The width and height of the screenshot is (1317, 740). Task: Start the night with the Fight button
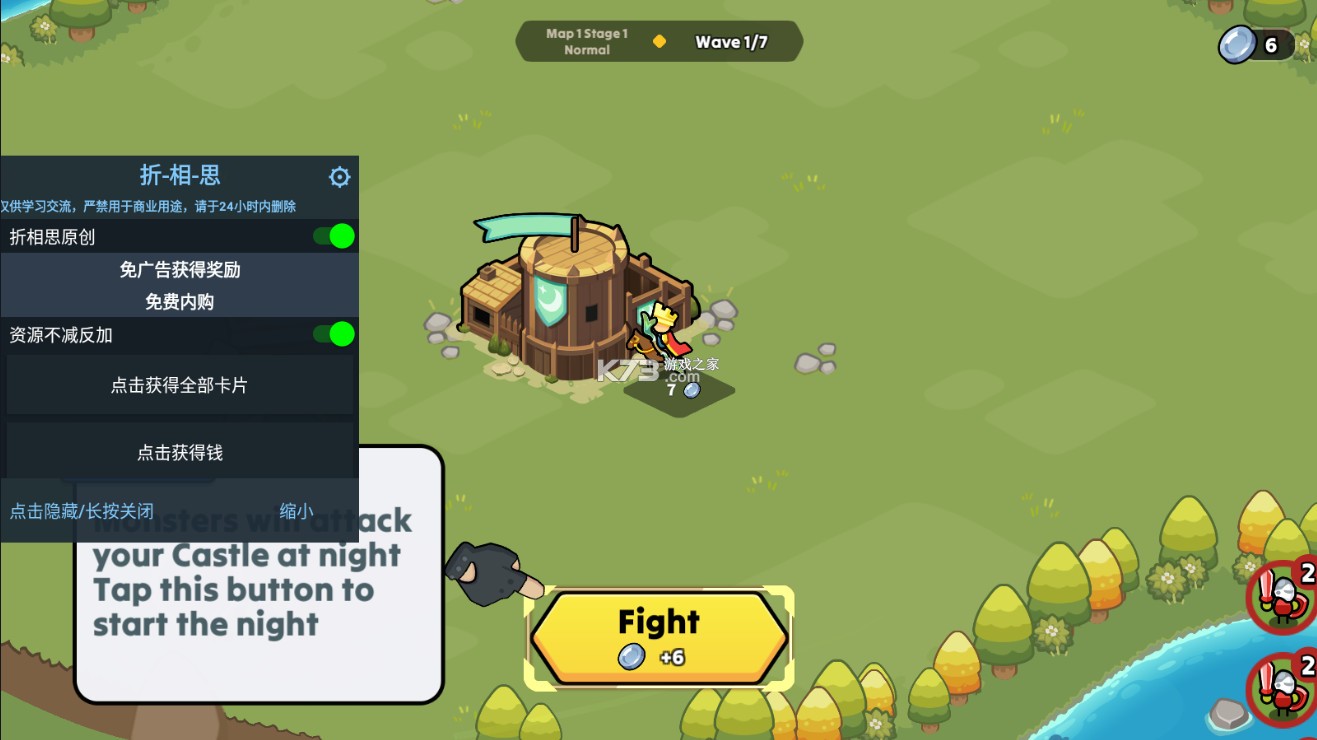click(659, 638)
